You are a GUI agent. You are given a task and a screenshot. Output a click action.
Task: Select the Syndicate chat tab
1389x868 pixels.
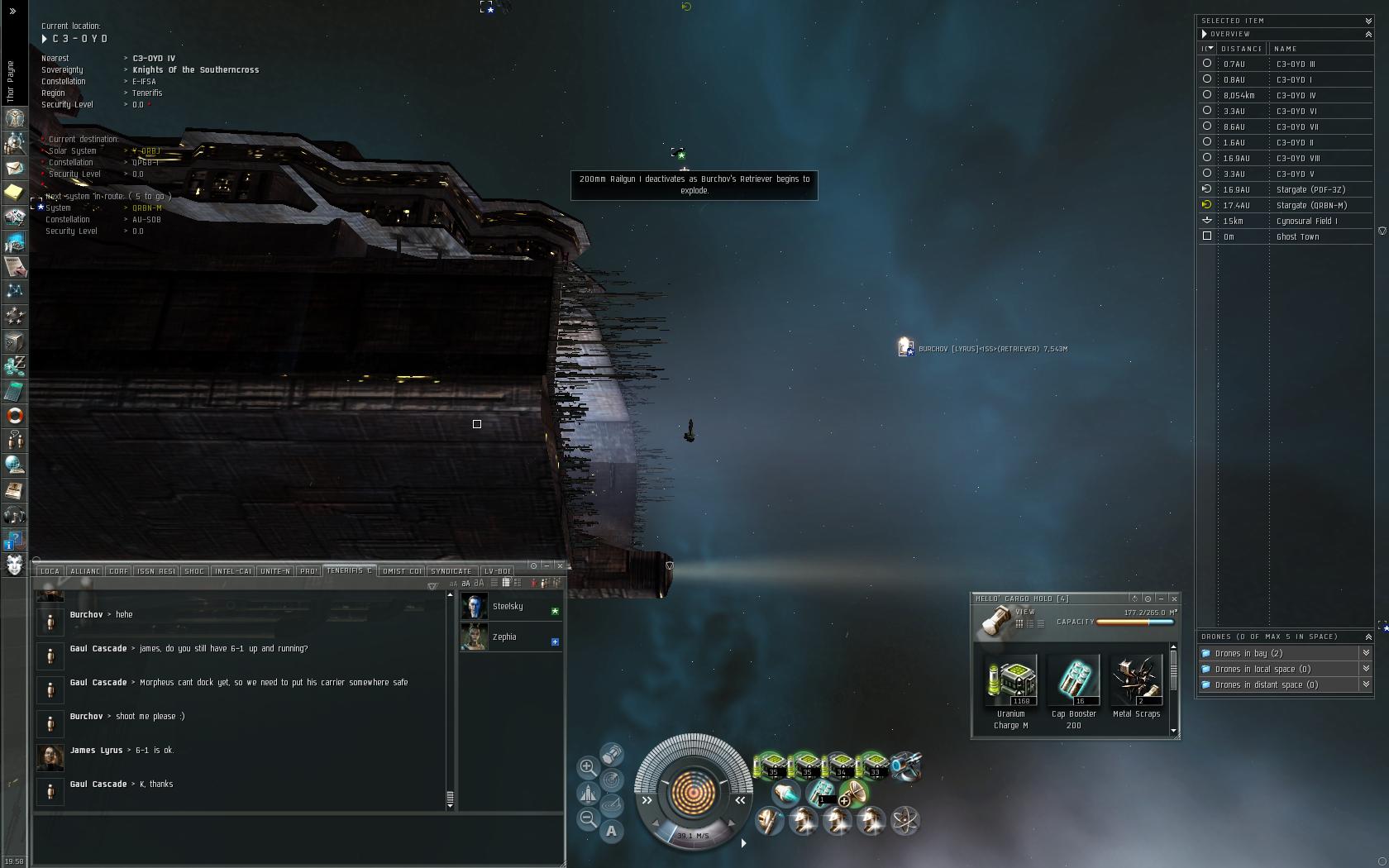(x=451, y=571)
